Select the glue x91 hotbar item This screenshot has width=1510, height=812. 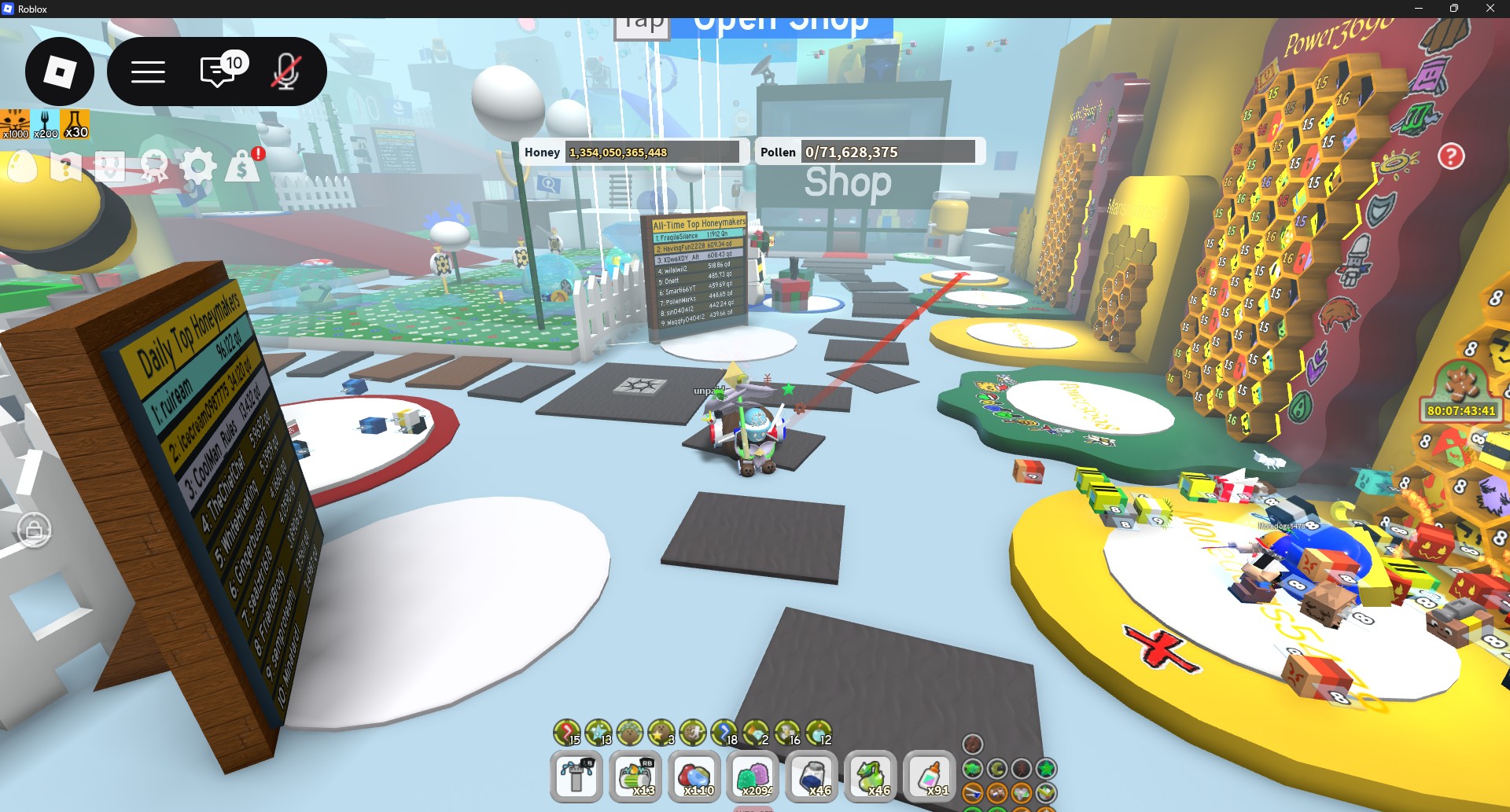click(932, 777)
